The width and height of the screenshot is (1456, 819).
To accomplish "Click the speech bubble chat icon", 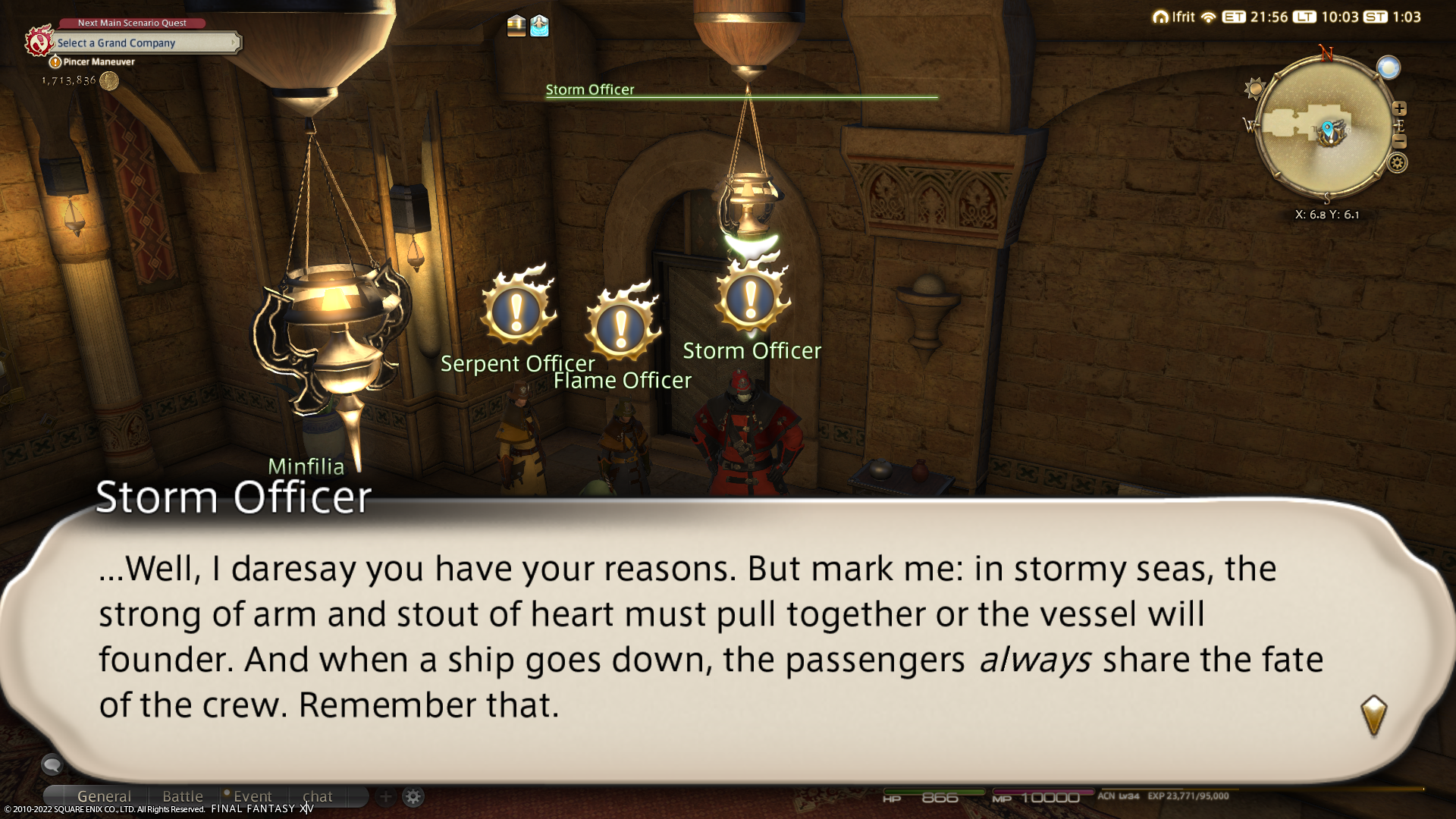I will [x=52, y=764].
